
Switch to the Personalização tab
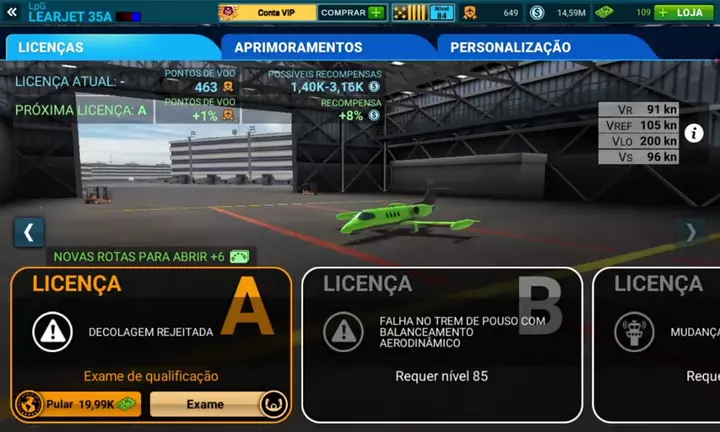(x=540, y=47)
